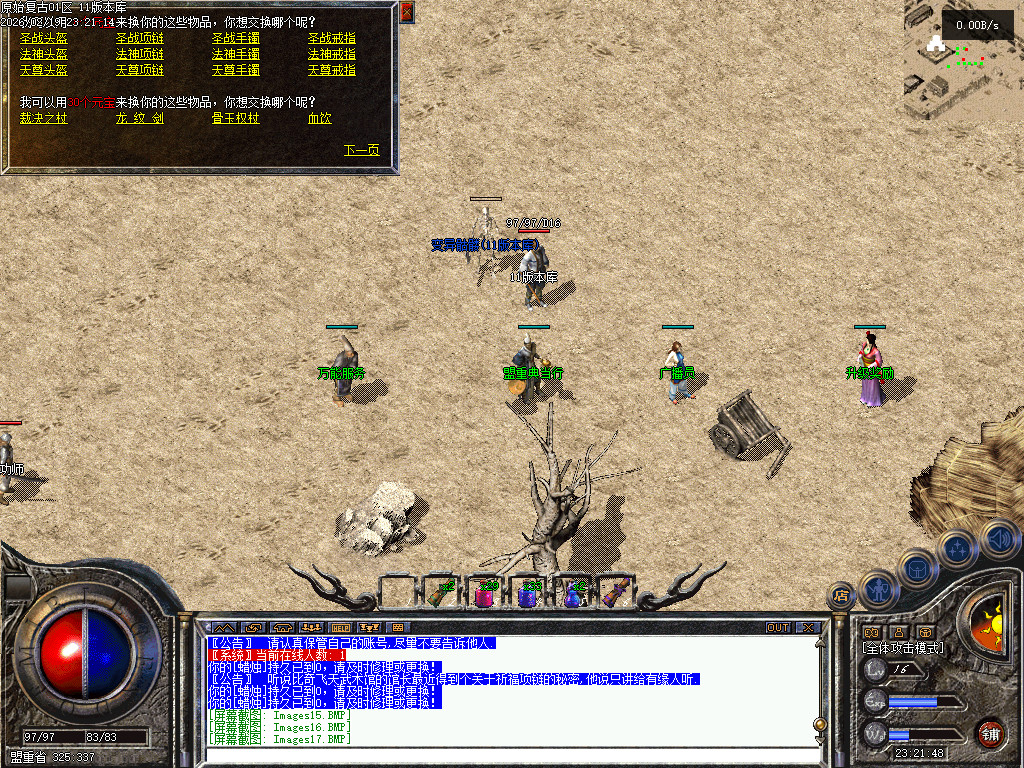Open the shop via the 店 button
Image resolution: width=1024 pixels, height=768 pixels.
841,596
